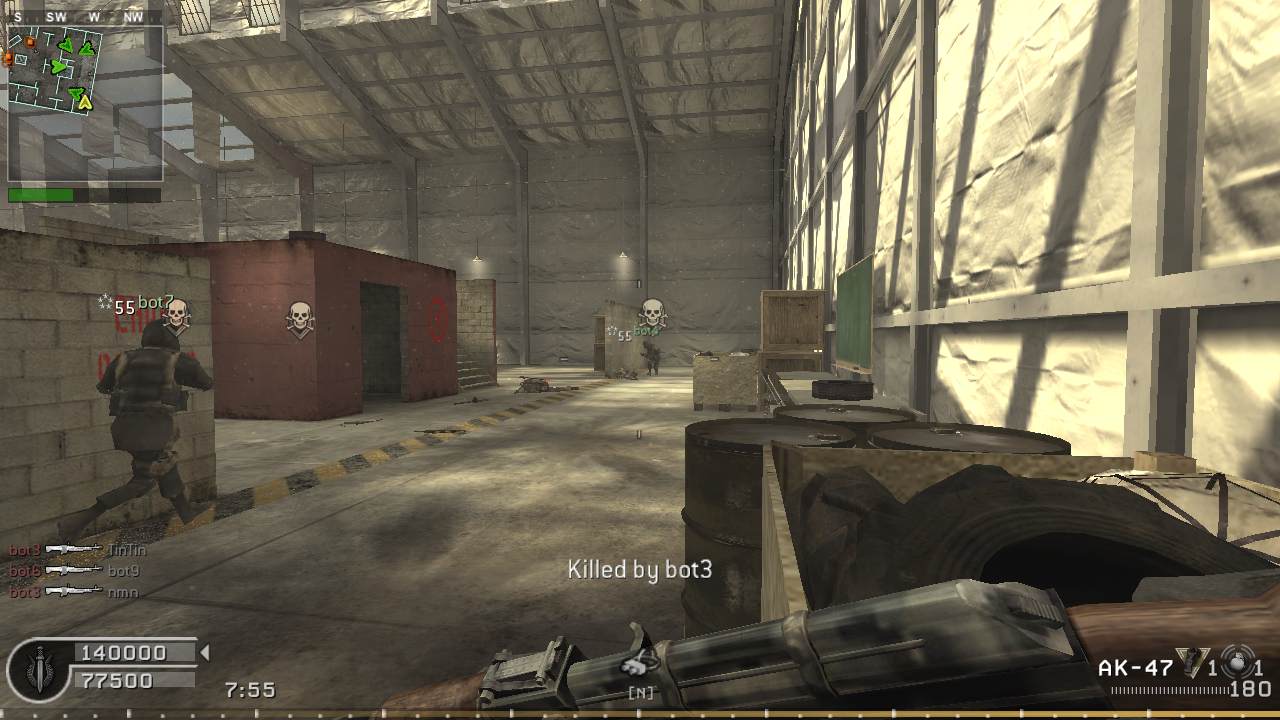This screenshot has height=720, width=1280.
Task: Select the round special grenade icon
Action: [x=1237, y=663]
